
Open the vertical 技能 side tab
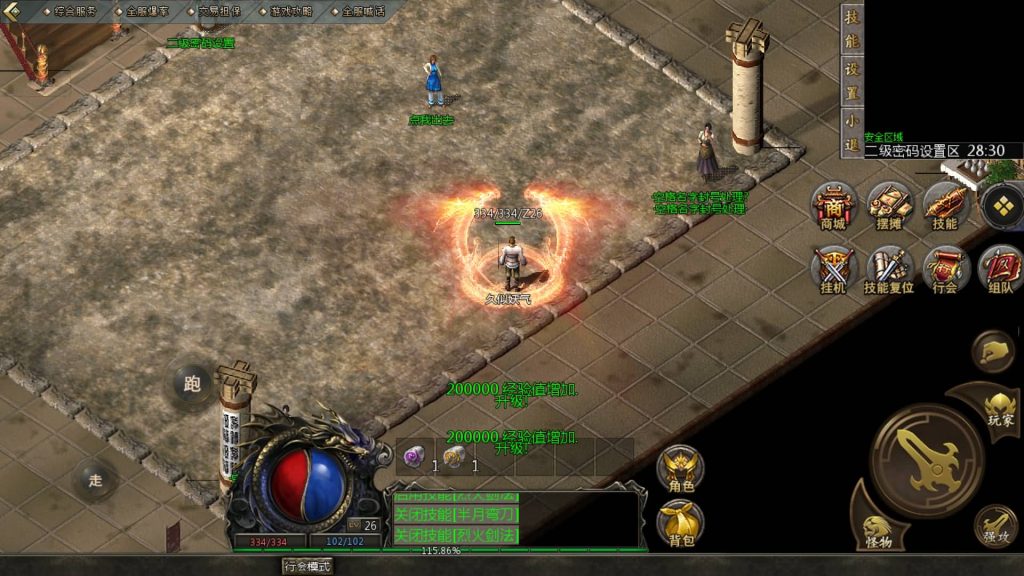[x=852, y=29]
